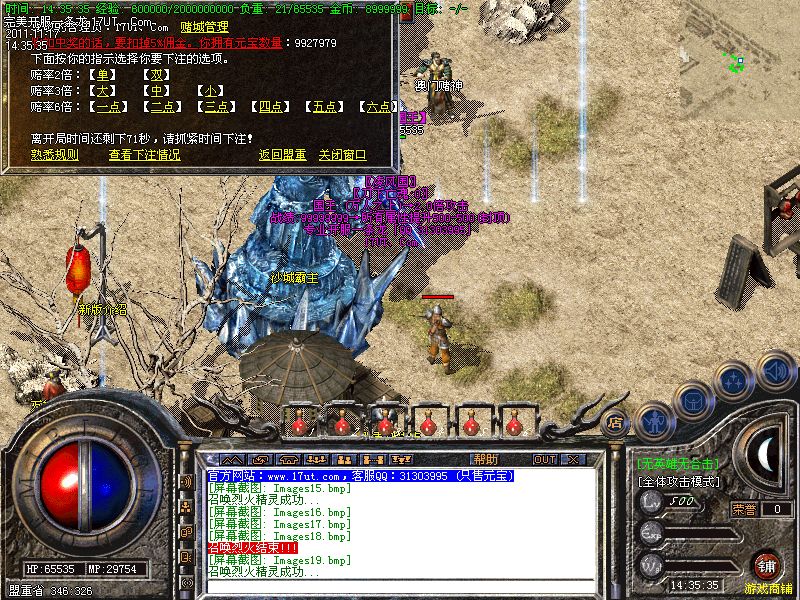Use the first red potion belt slot
The width and height of the screenshot is (800, 600).
[x=297, y=421]
